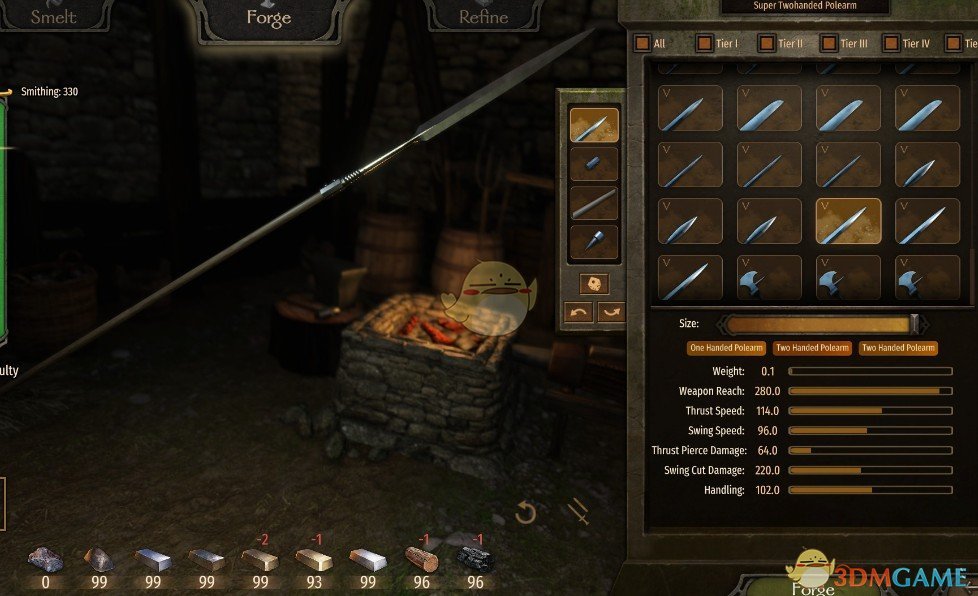Adjust the Size slider handle
978x596 pixels.
914,324
